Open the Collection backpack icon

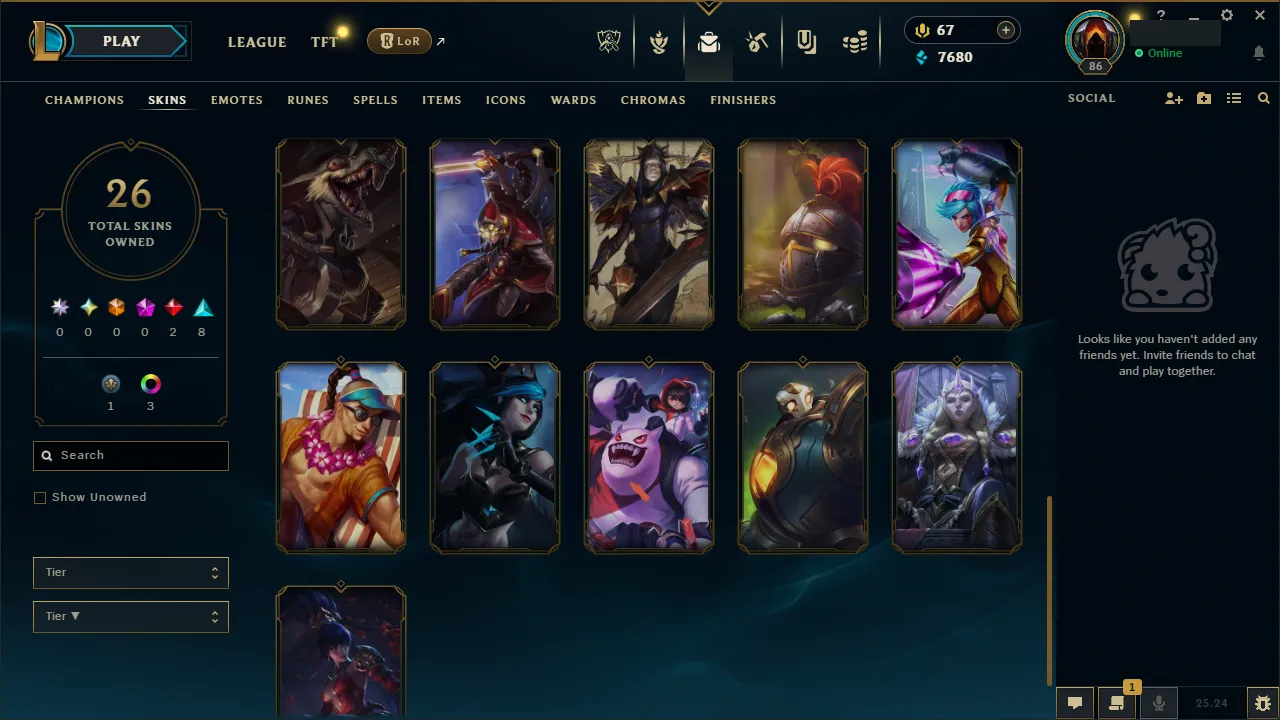click(708, 40)
